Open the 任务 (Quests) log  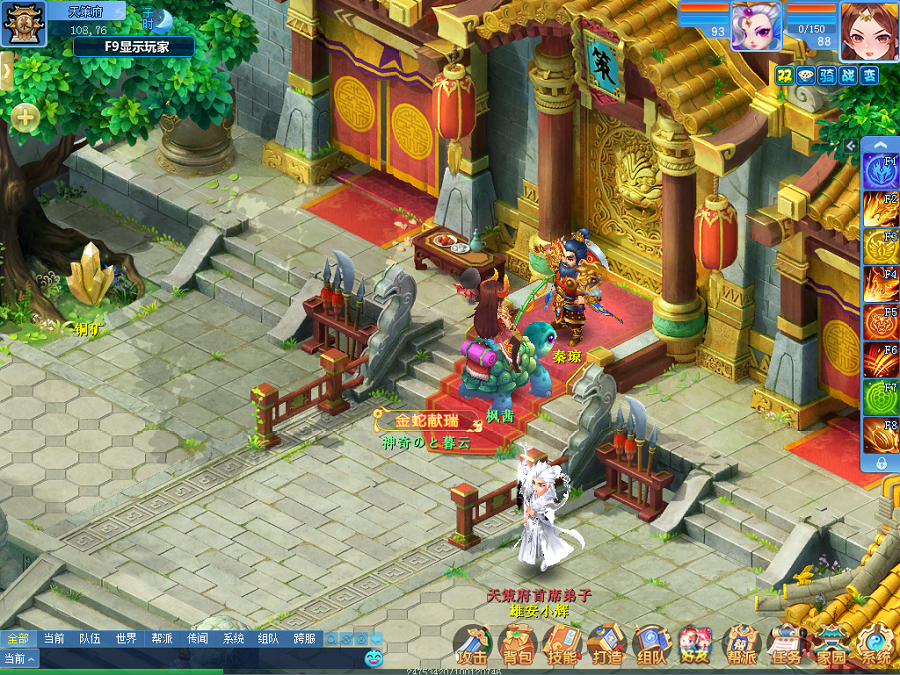click(x=786, y=645)
